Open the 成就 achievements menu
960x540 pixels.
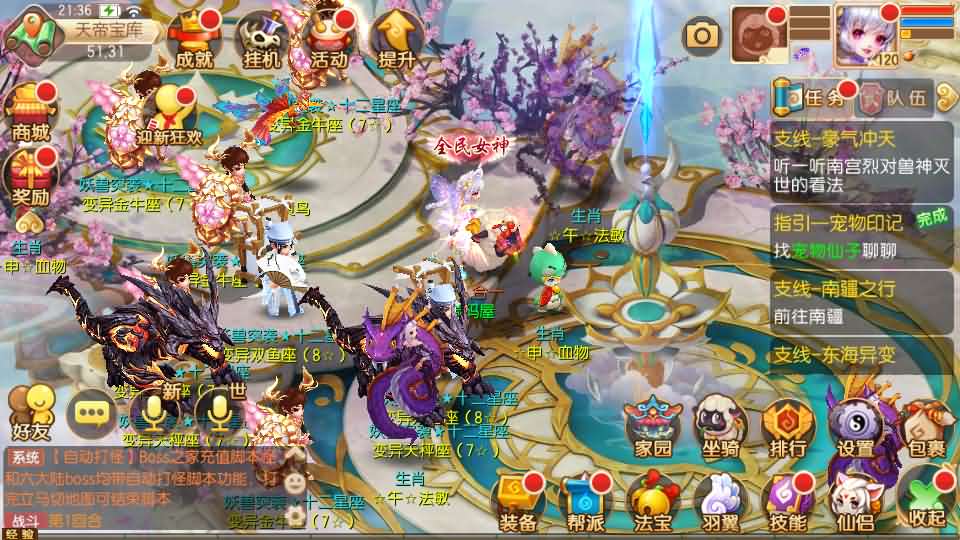(x=193, y=40)
